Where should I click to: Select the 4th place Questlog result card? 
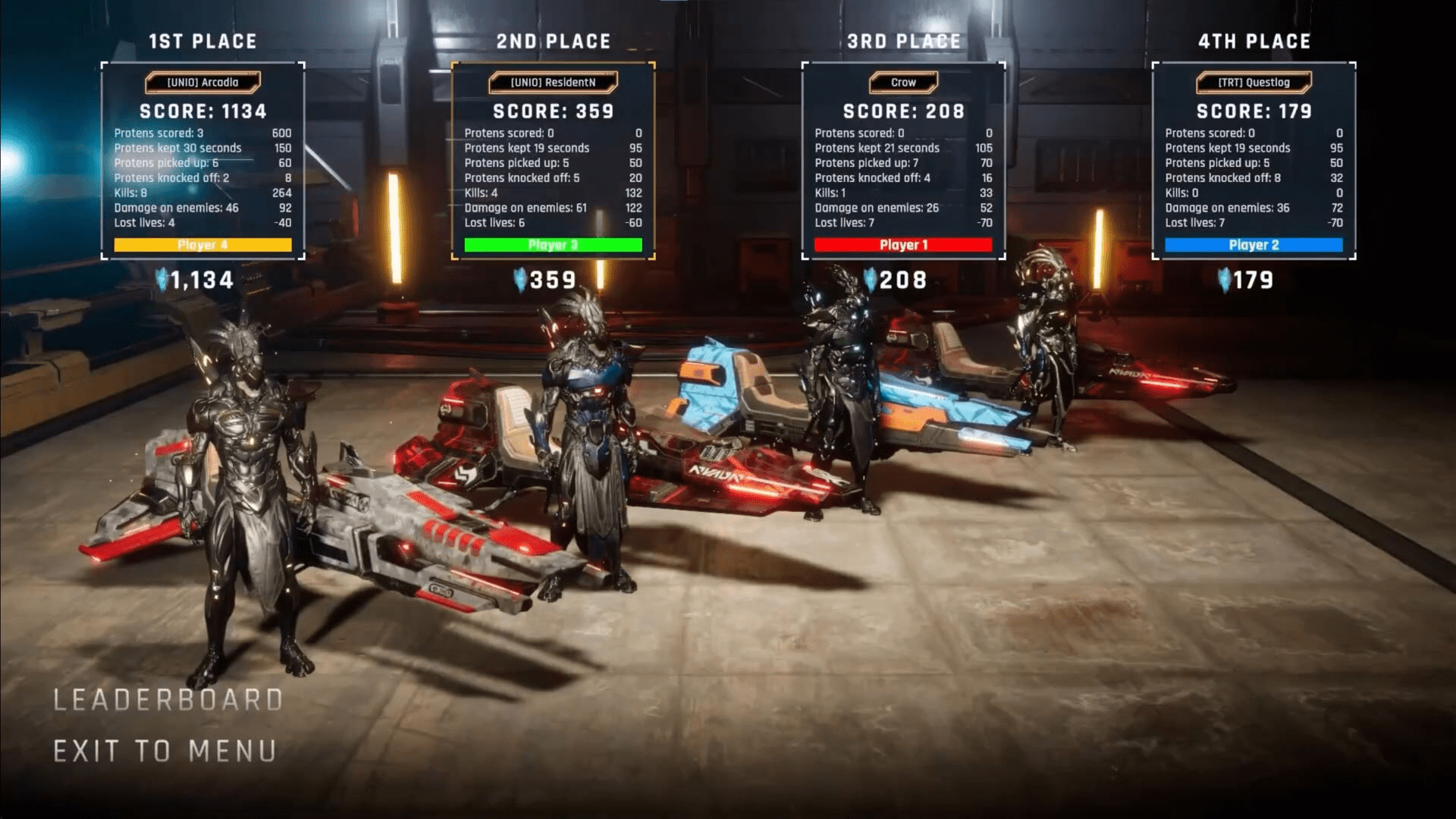(x=1254, y=161)
